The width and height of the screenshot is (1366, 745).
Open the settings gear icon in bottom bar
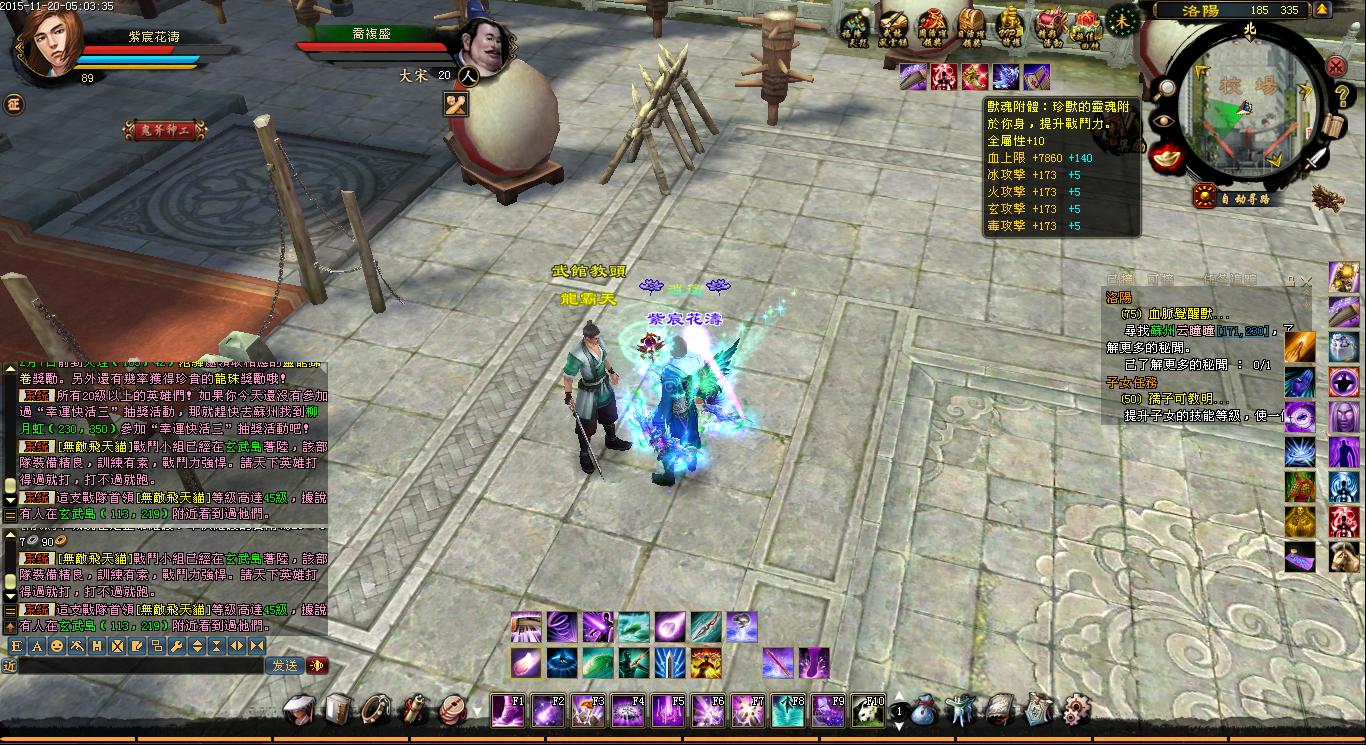(1076, 709)
